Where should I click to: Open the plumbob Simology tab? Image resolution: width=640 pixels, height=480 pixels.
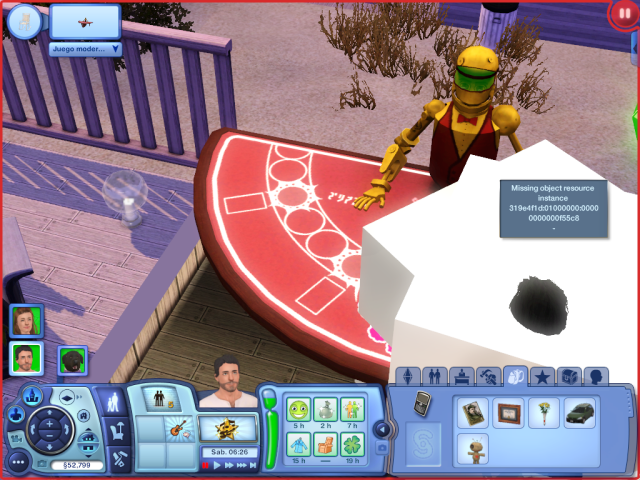coord(407,377)
